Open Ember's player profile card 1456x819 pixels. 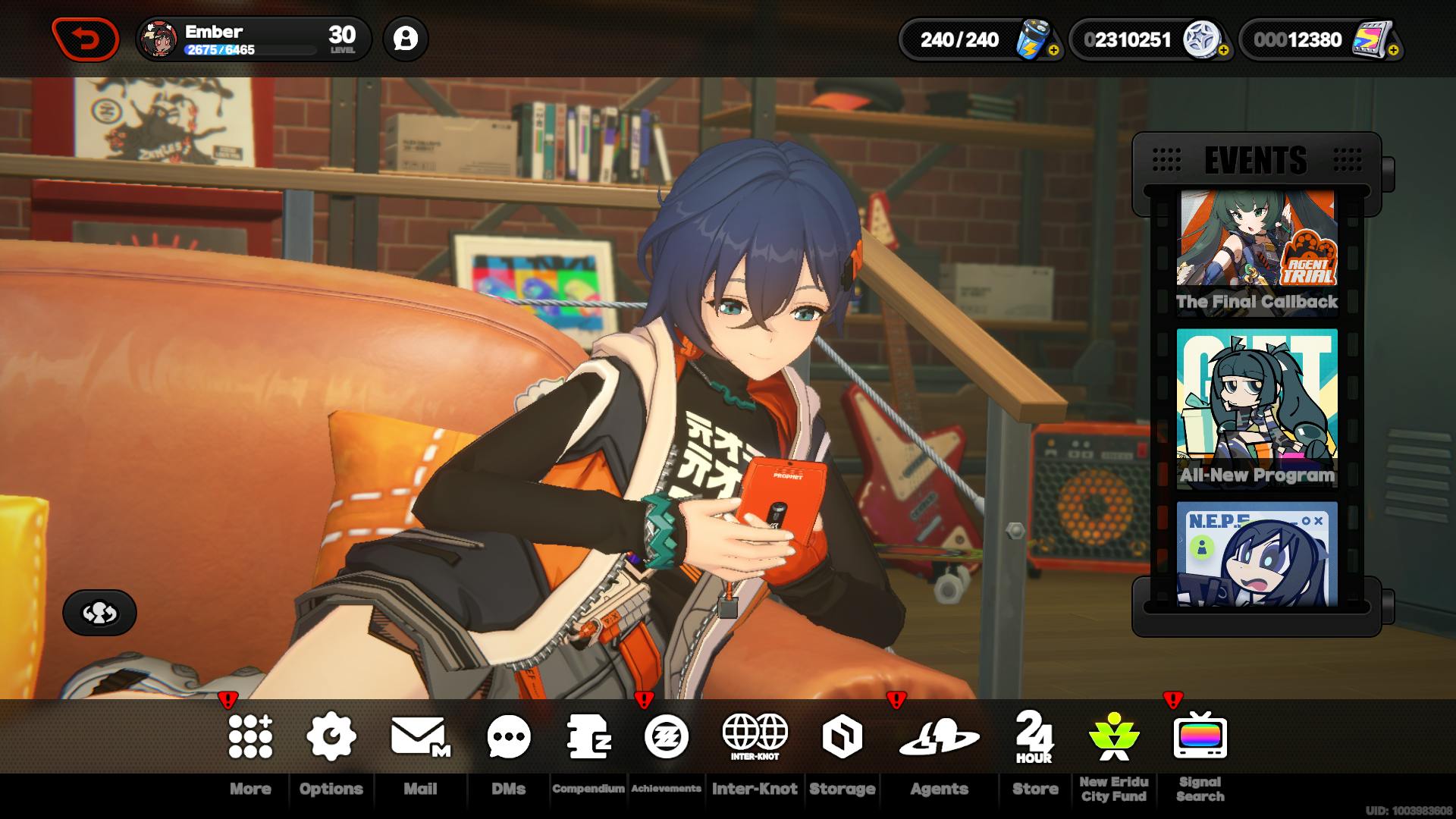pos(253,39)
